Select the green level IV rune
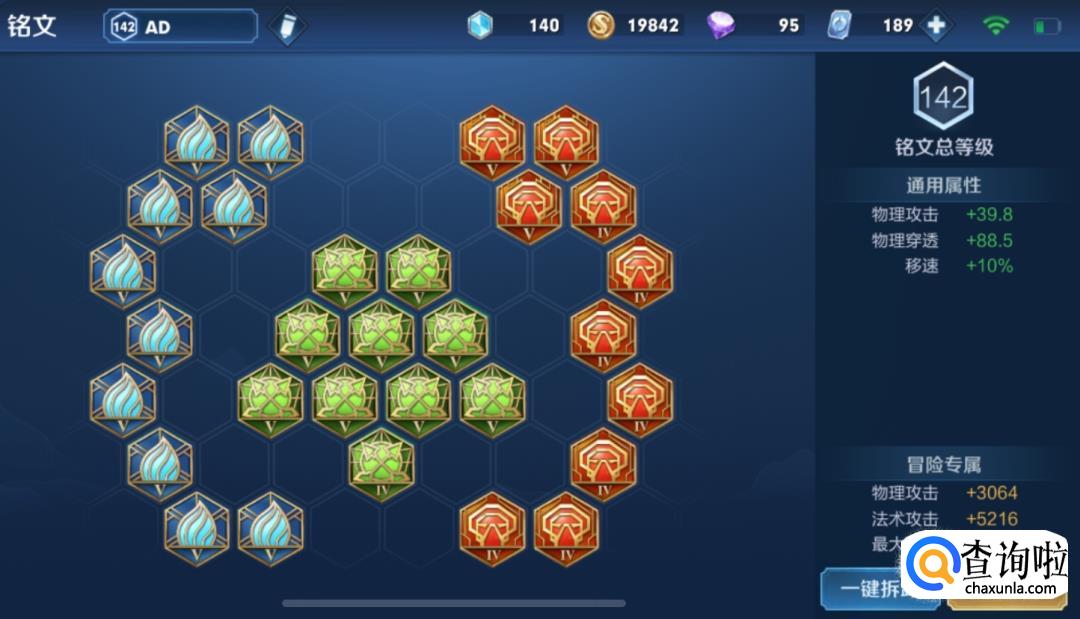 [x=381, y=463]
